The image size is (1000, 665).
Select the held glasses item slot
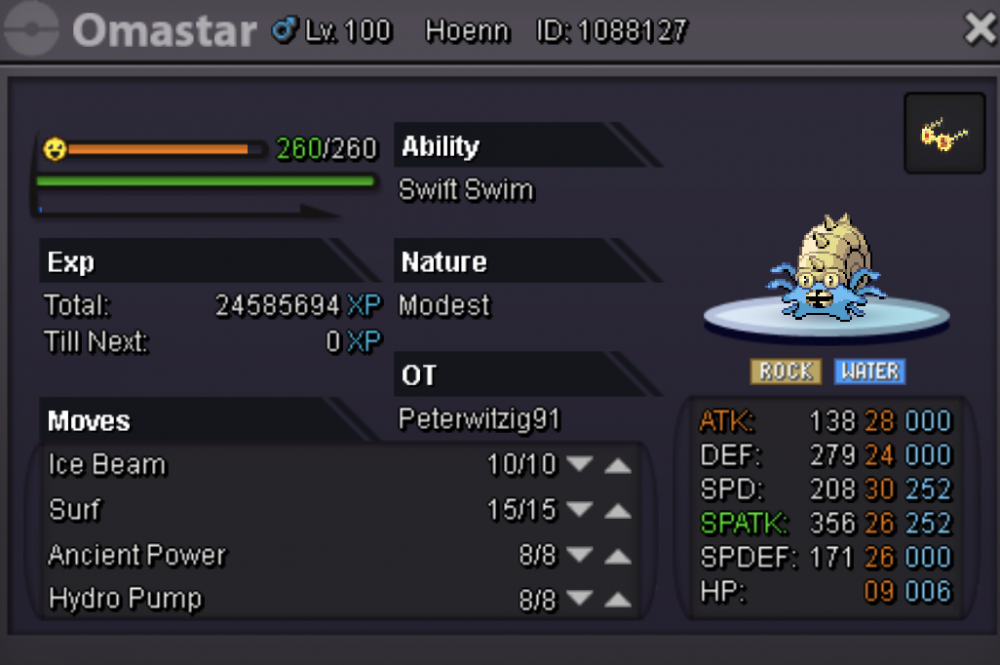click(944, 134)
